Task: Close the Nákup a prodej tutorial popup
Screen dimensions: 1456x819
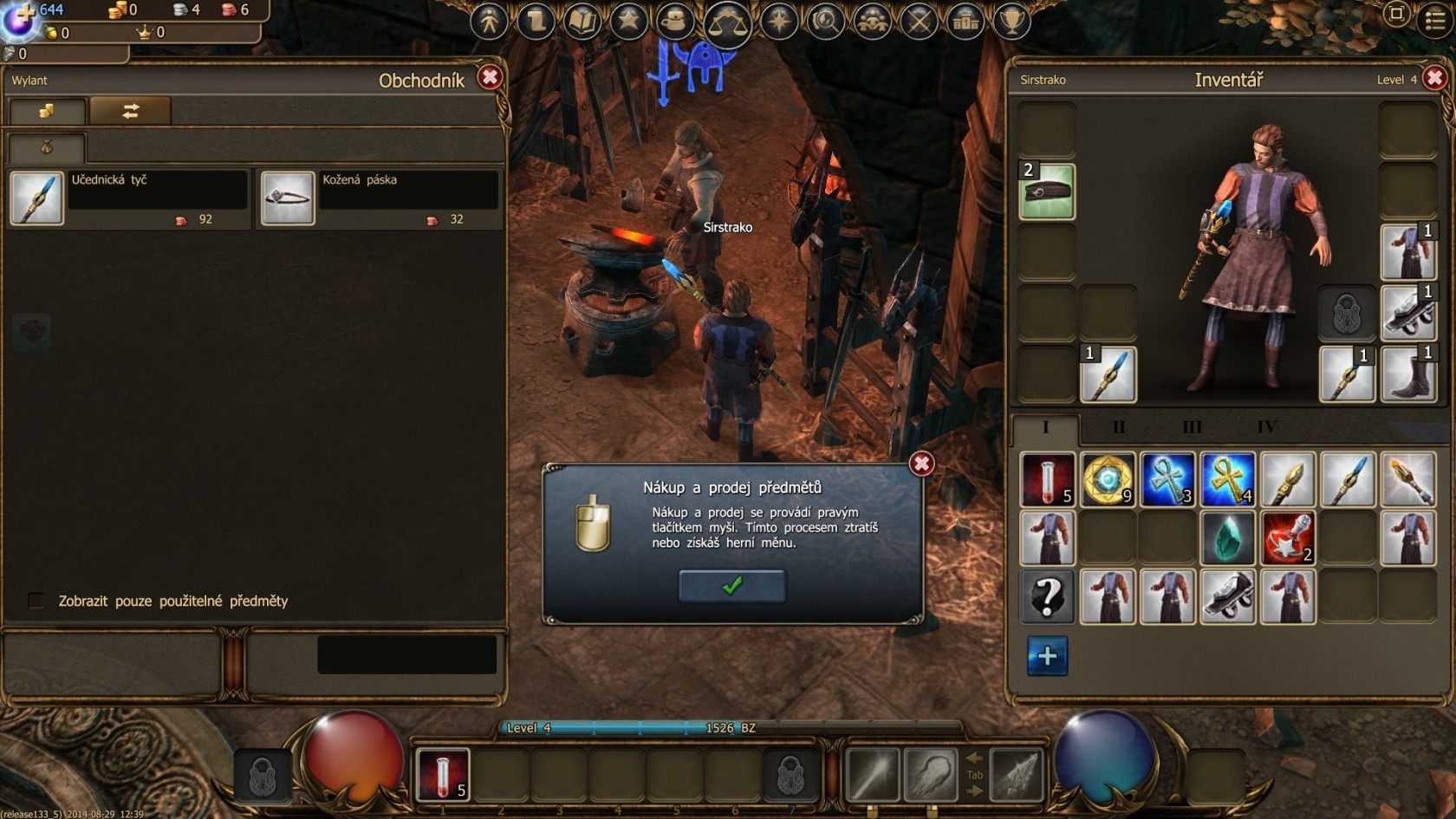Action: [x=921, y=465]
